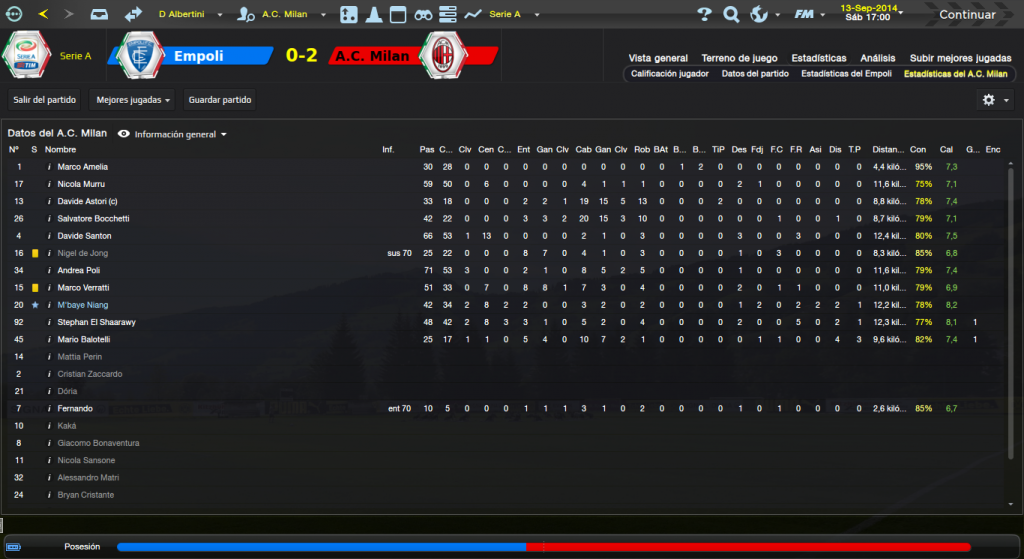This screenshot has height=559, width=1024.
Task: Click the Continuar button
Action: [966, 15]
